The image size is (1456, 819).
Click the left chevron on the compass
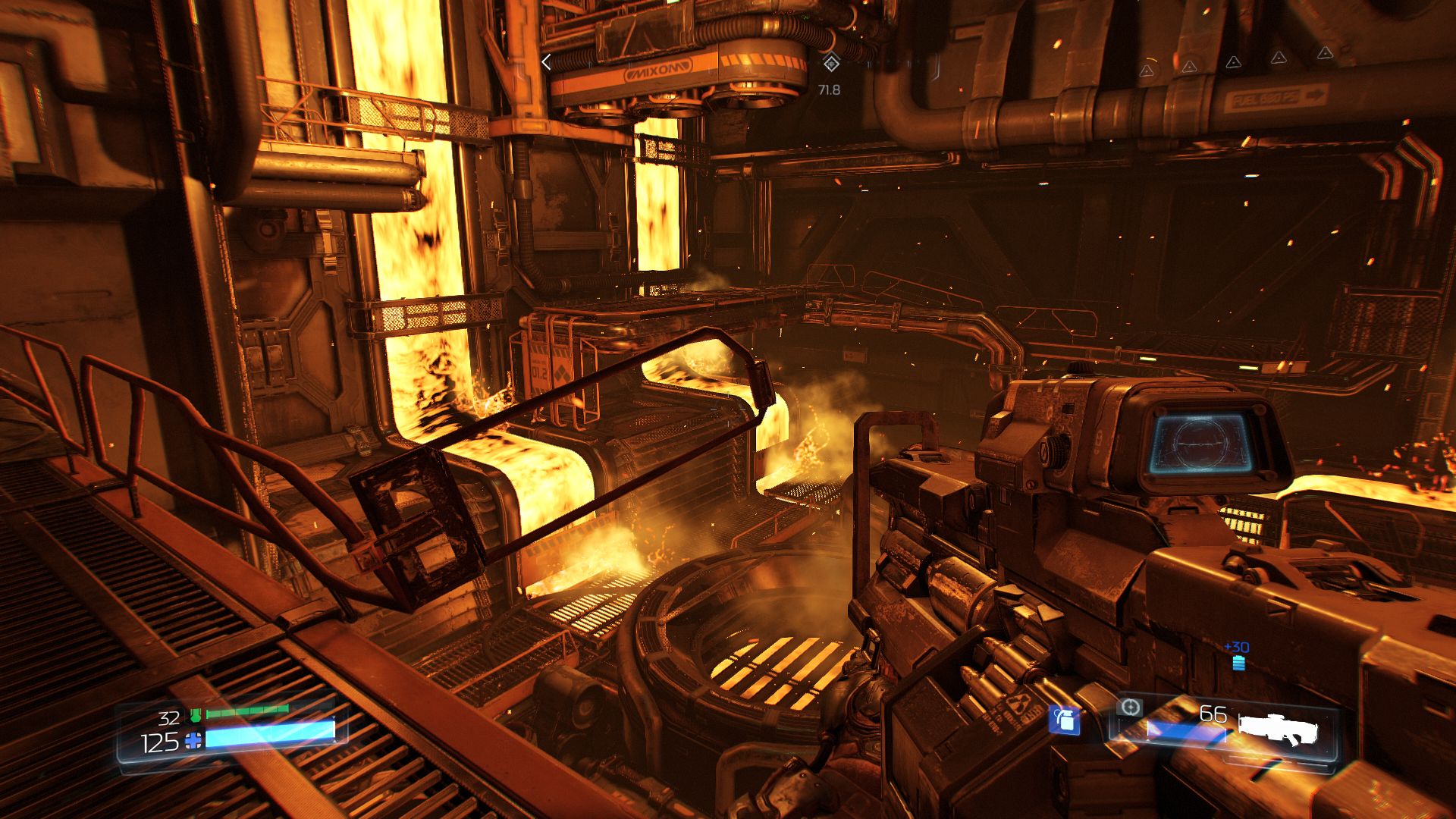(x=546, y=63)
